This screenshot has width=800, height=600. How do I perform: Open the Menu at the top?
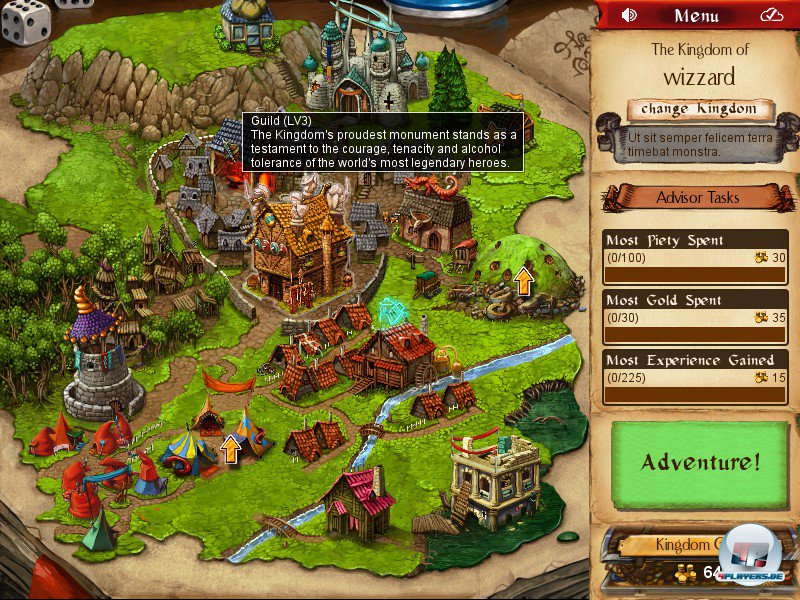point(697,15)
